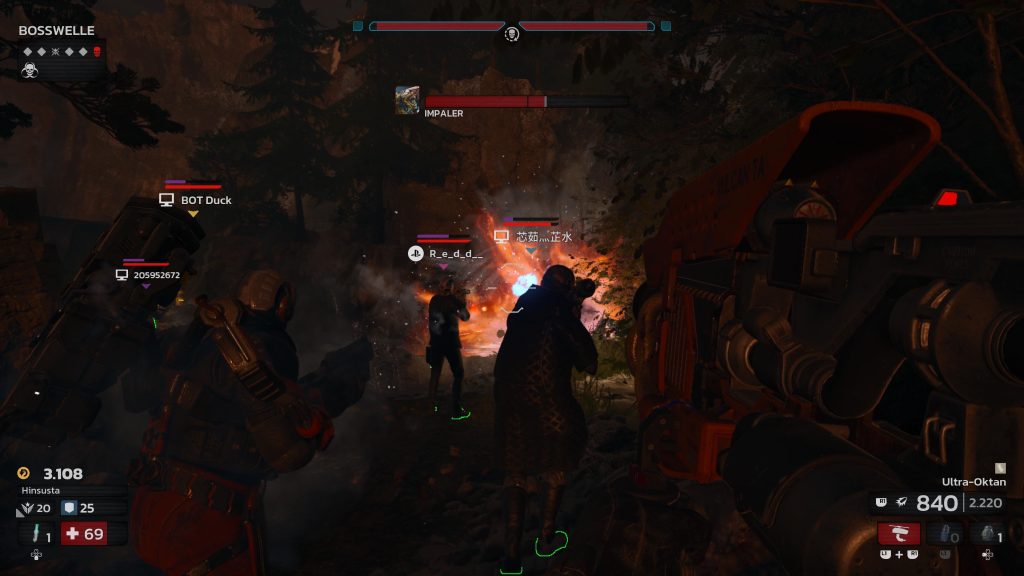
Task: Click the Impaler boss portrait
Action: click(x=407, y=100)
